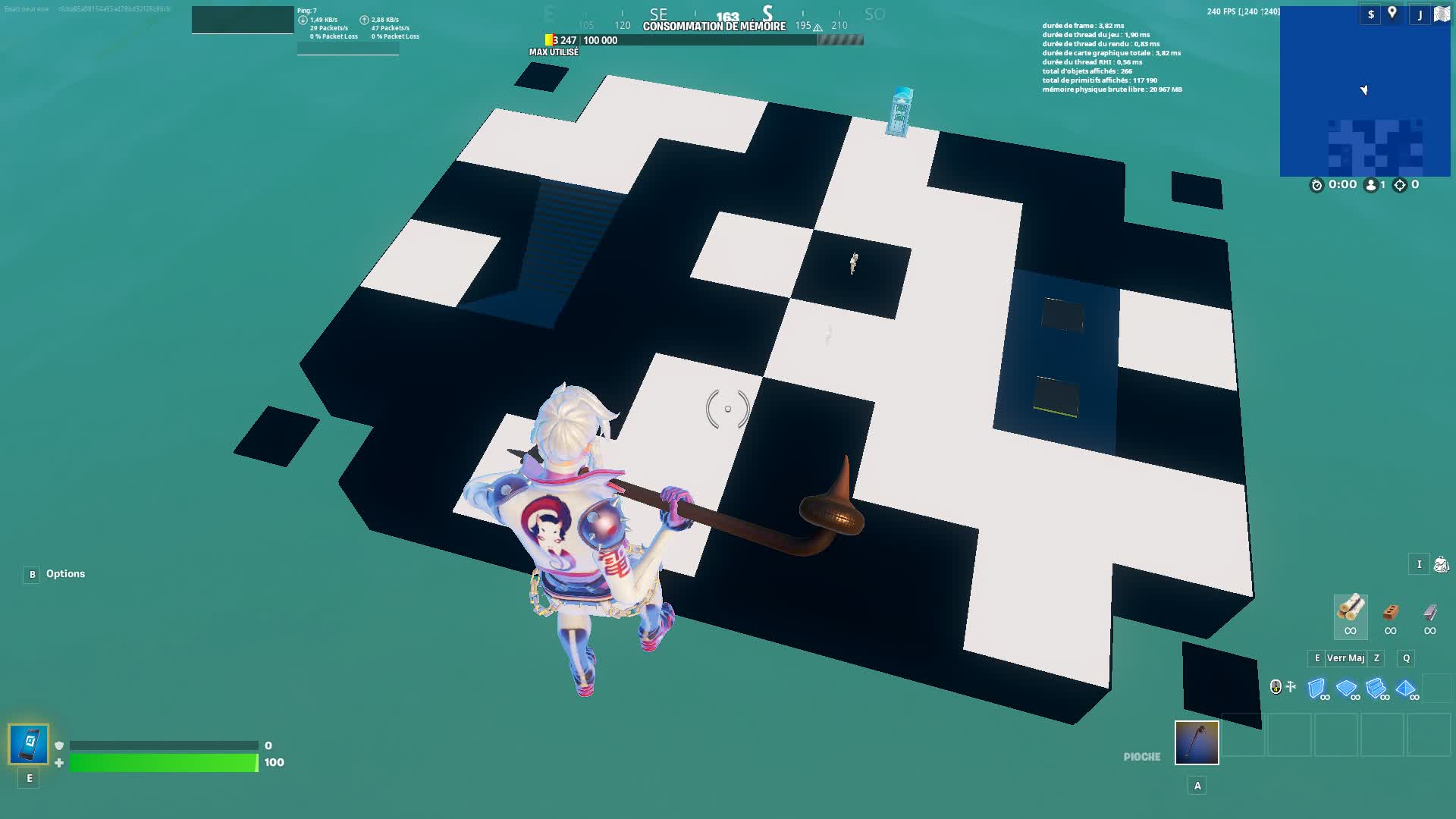
Task: Select the floor building piece
Action: point(1348,687)
